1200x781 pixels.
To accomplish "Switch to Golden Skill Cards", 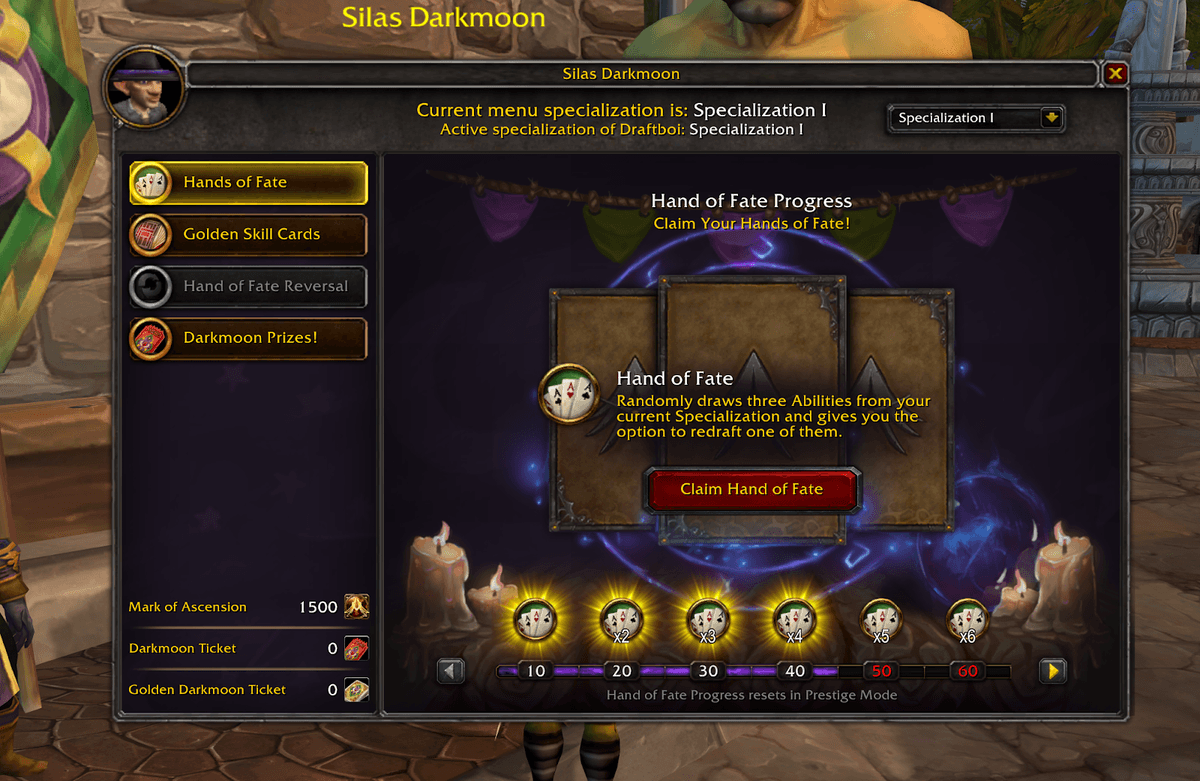I will [x=248, y=234].
